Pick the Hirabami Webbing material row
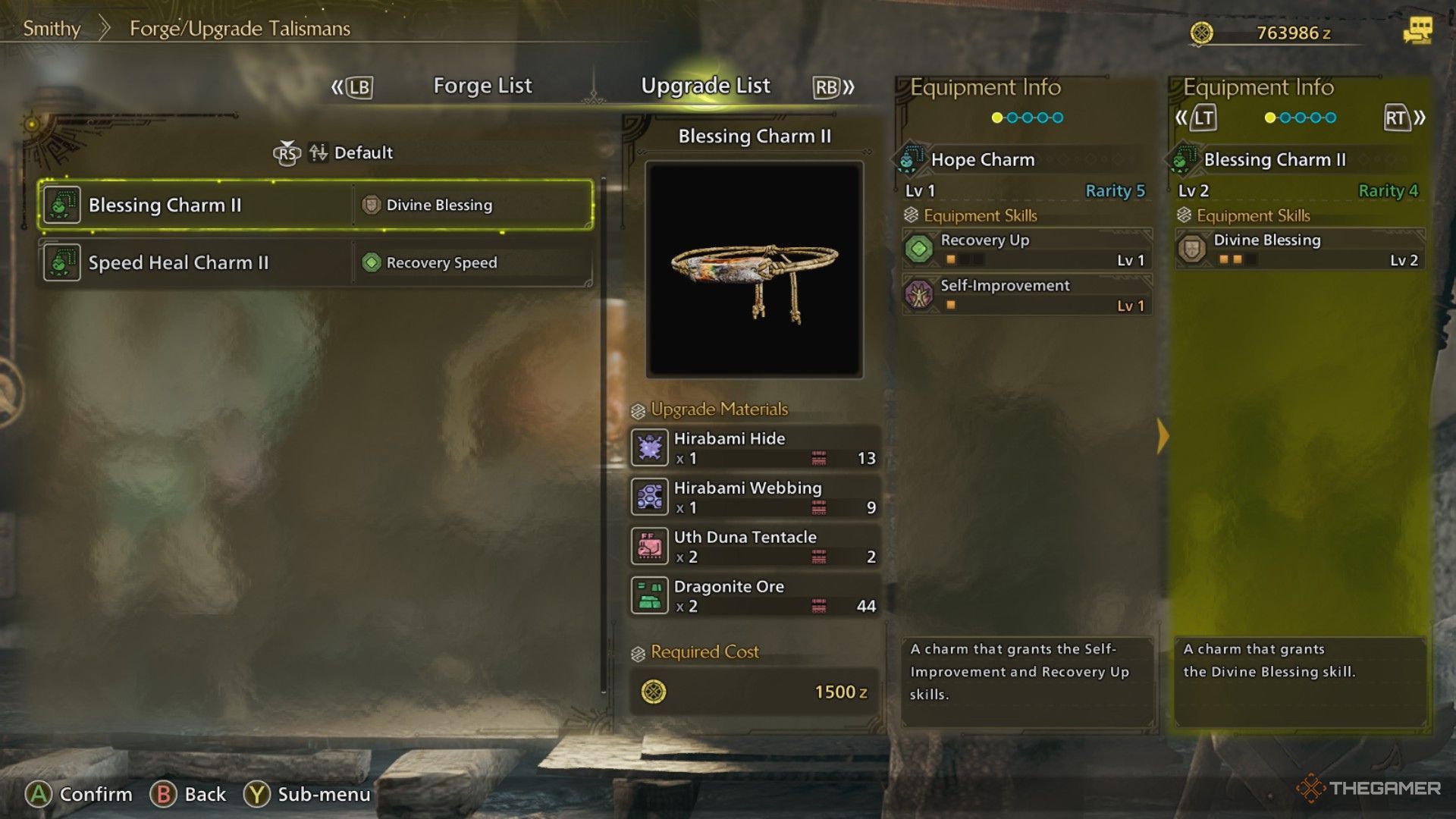Viewport: 1456px width, 819px height. point(755,497)
